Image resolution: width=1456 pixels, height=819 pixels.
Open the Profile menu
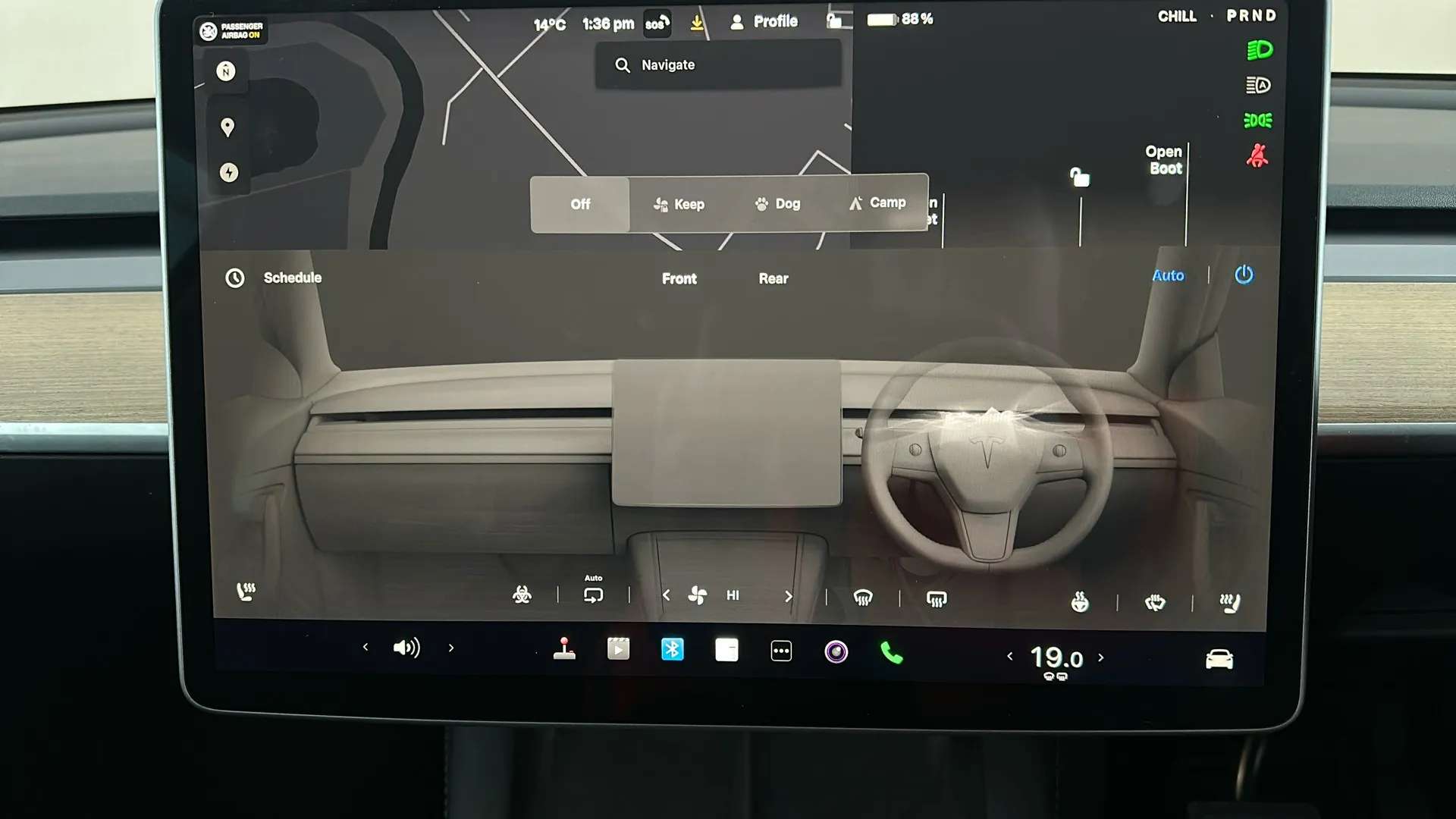[x=764, y=21]
